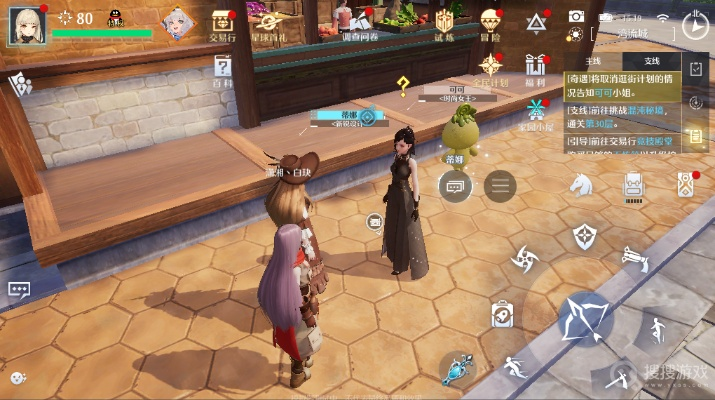This screenshot has width=715, height=400.
Task: Open the three-line round menu button
Action: (499, 186)
